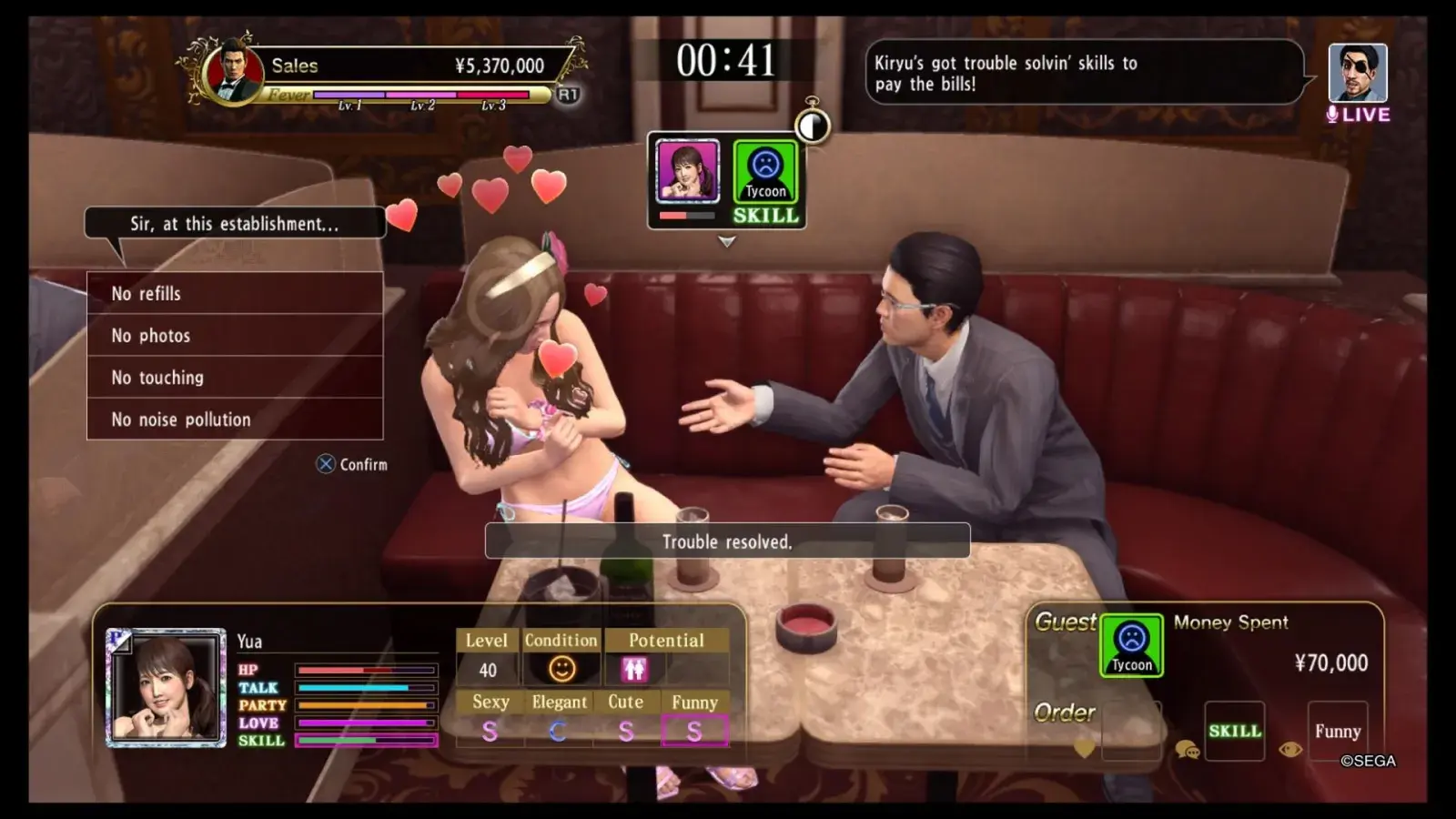This screenshot has width=1456, height=819.
Task: Select the SKILL order box
Action: (1234, 731)
